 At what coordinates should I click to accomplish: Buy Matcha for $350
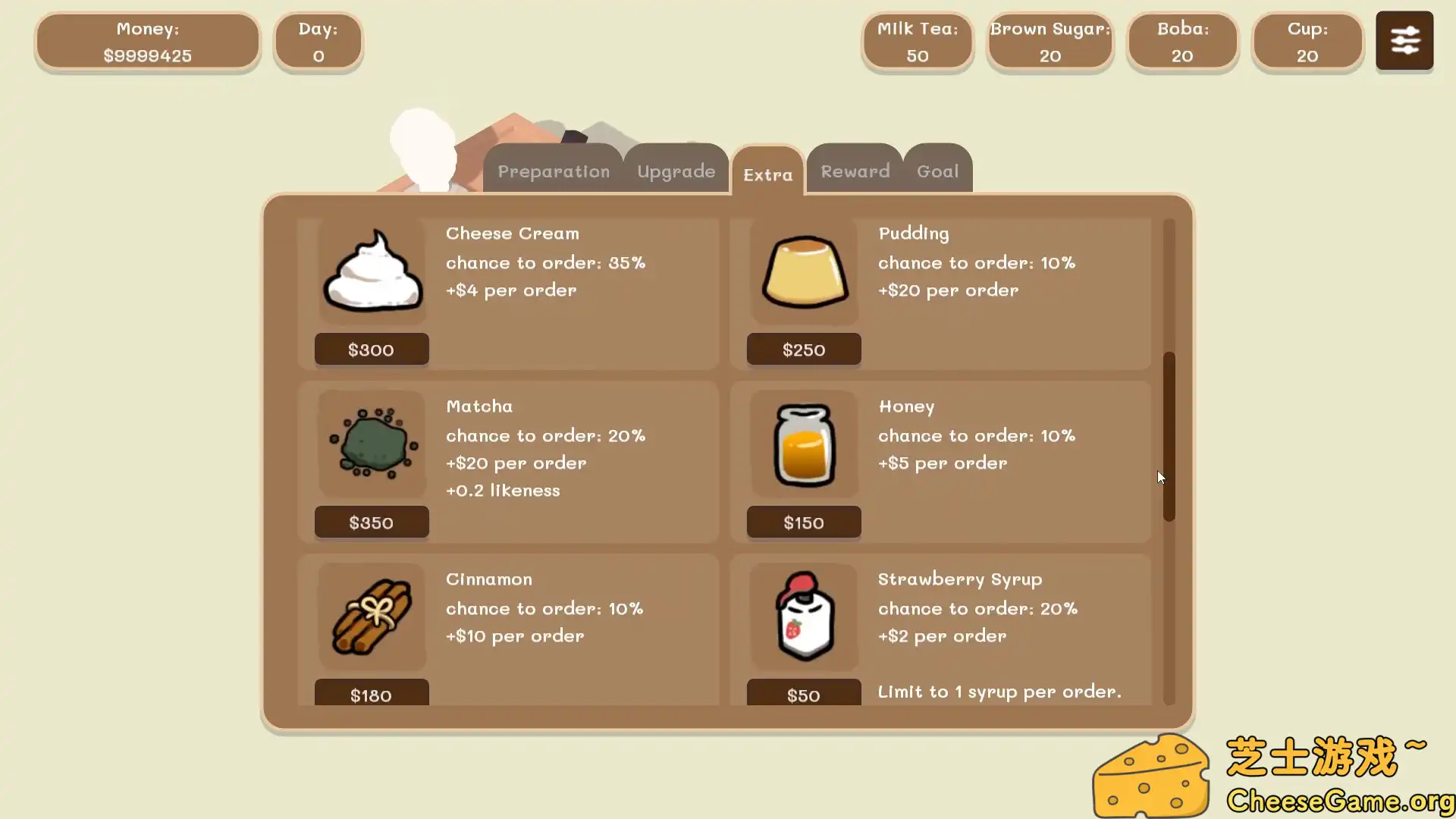click(x=372, y=522)
